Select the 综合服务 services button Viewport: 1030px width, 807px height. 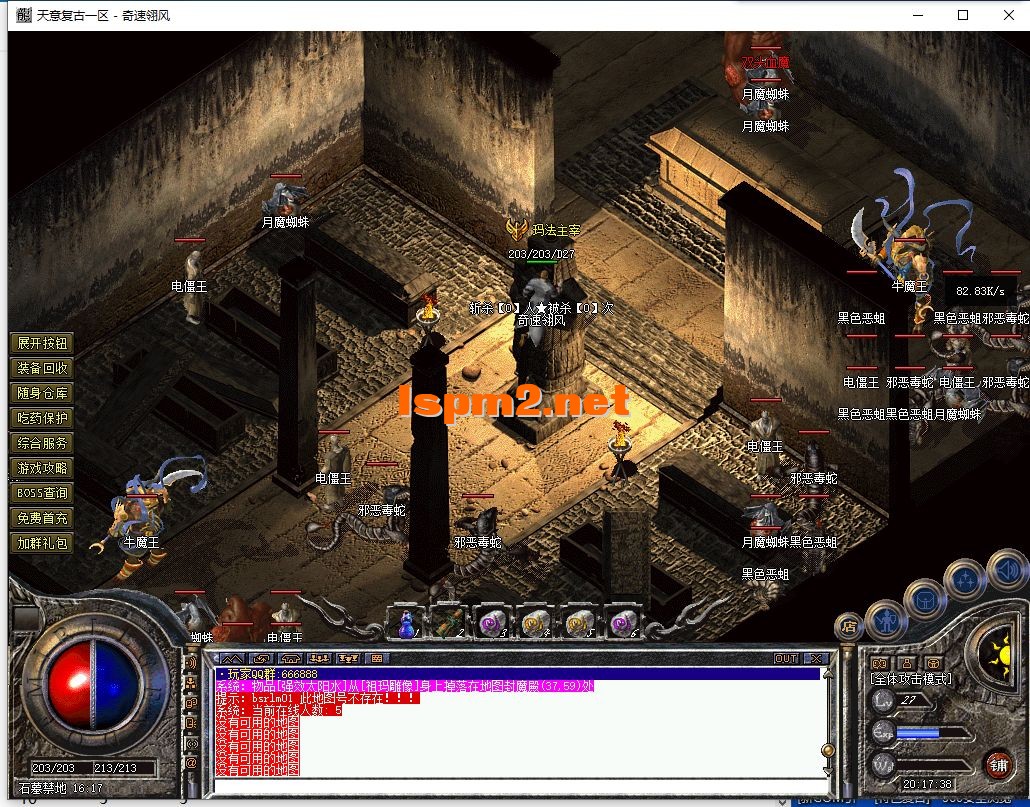tap(42, 443)
